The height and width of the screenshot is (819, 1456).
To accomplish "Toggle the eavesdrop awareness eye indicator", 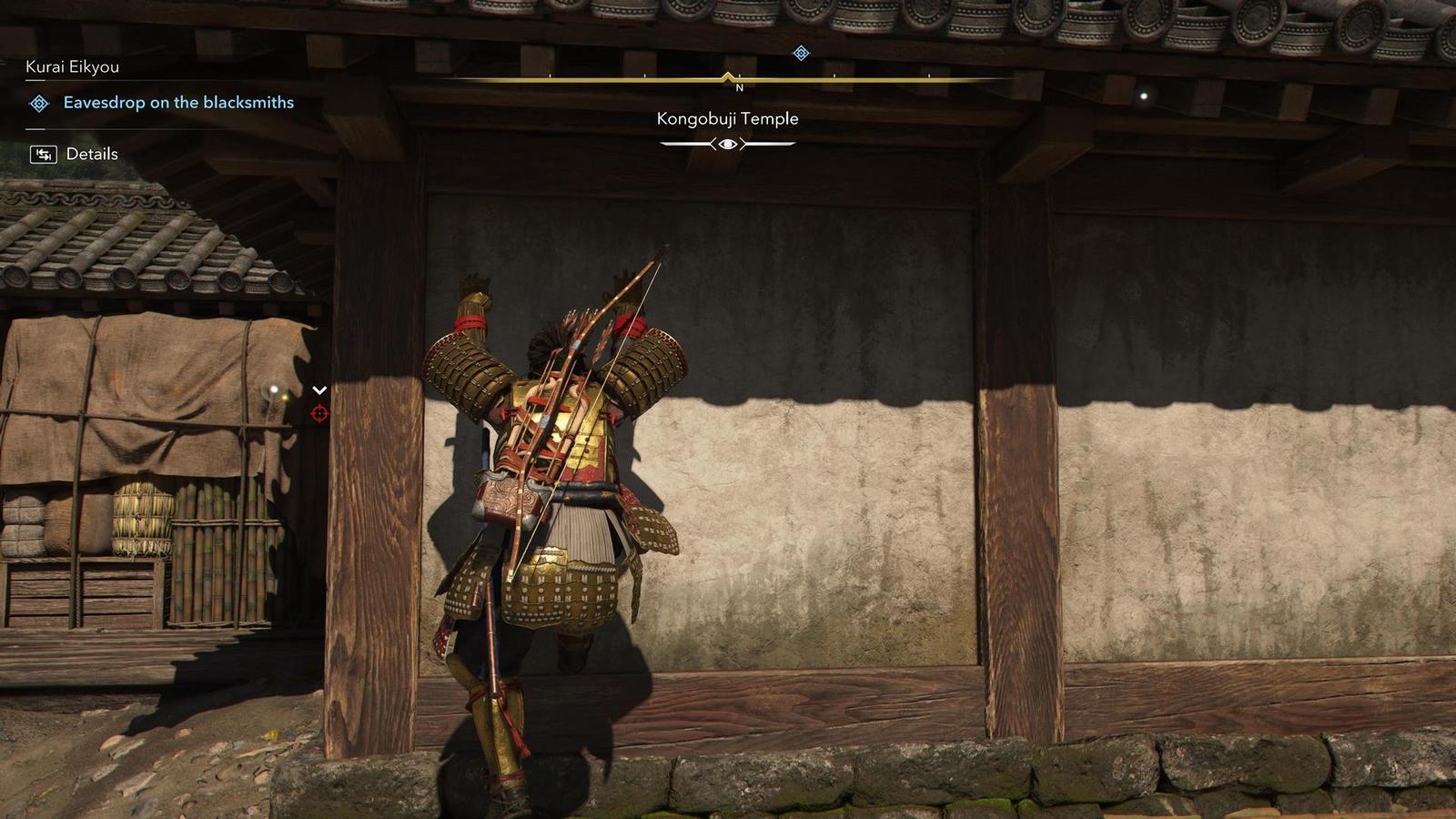I will pos(725,144).
